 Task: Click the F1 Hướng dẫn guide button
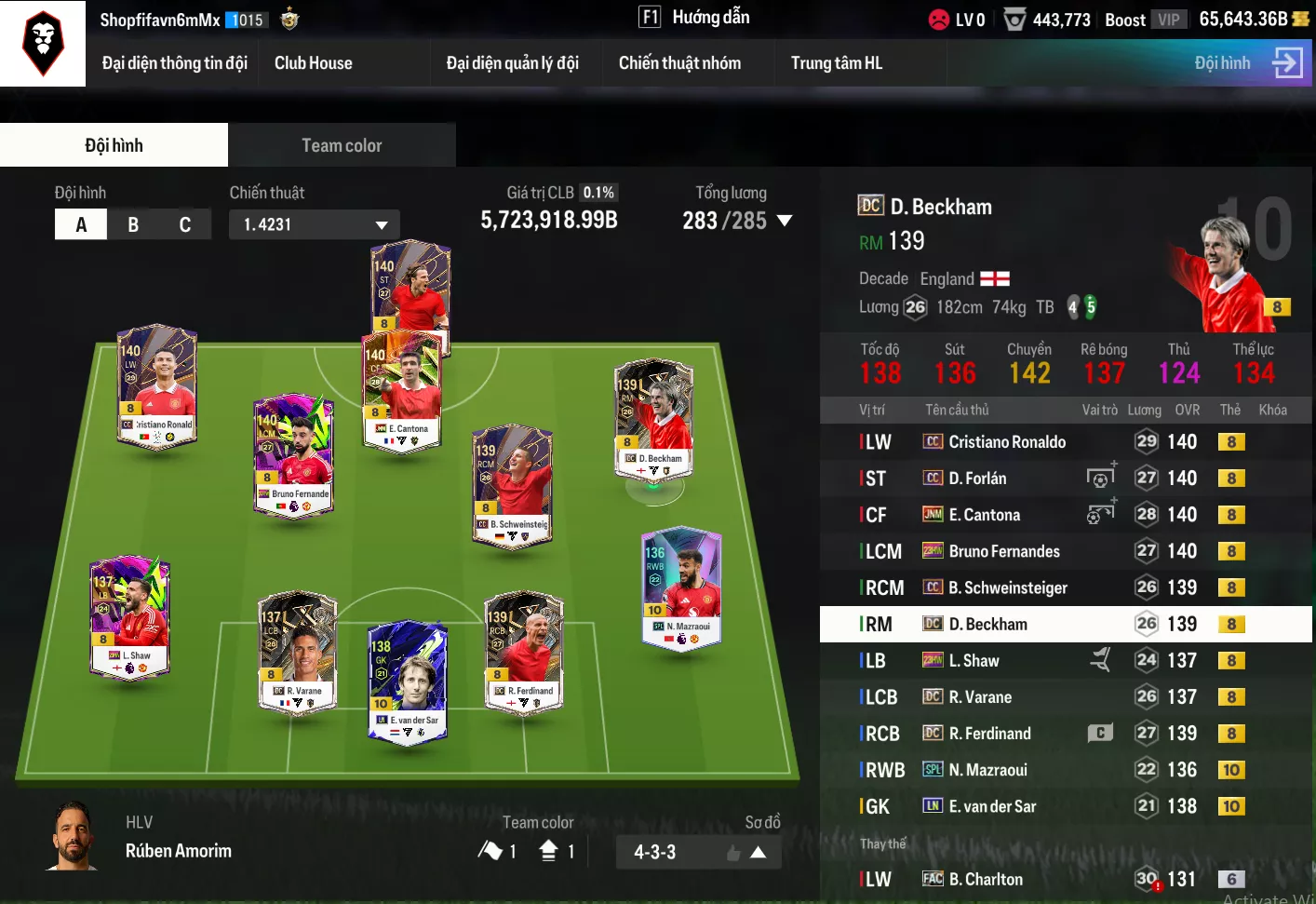pyautogui.click(x=693, y=18)
